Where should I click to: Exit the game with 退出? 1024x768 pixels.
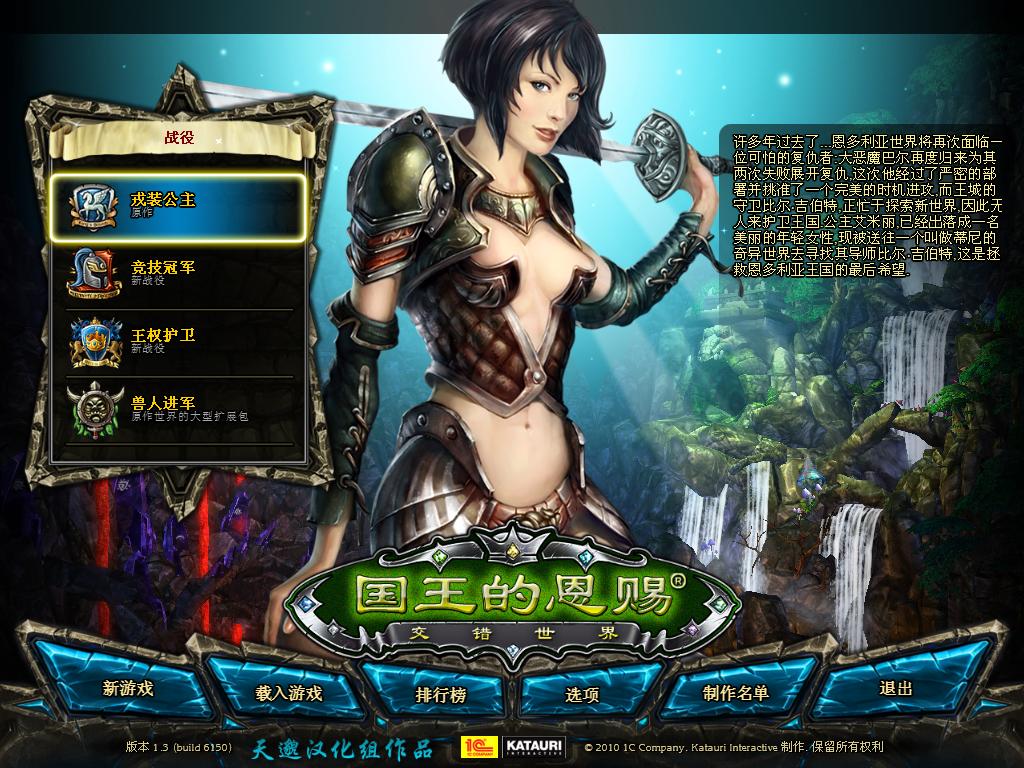(x=896, y=688)
